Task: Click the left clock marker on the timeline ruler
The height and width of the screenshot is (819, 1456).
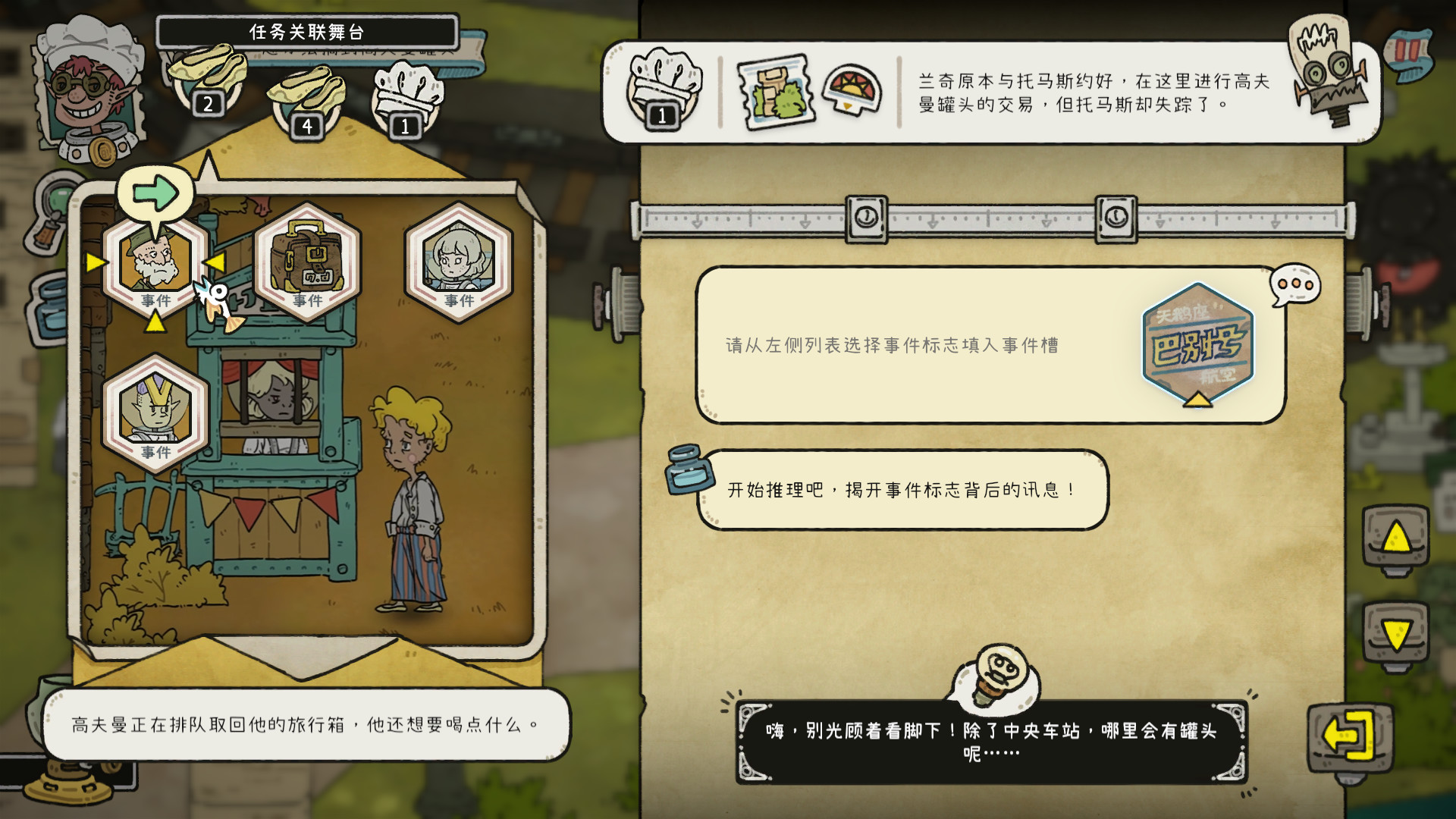Action: coord(865,218)
